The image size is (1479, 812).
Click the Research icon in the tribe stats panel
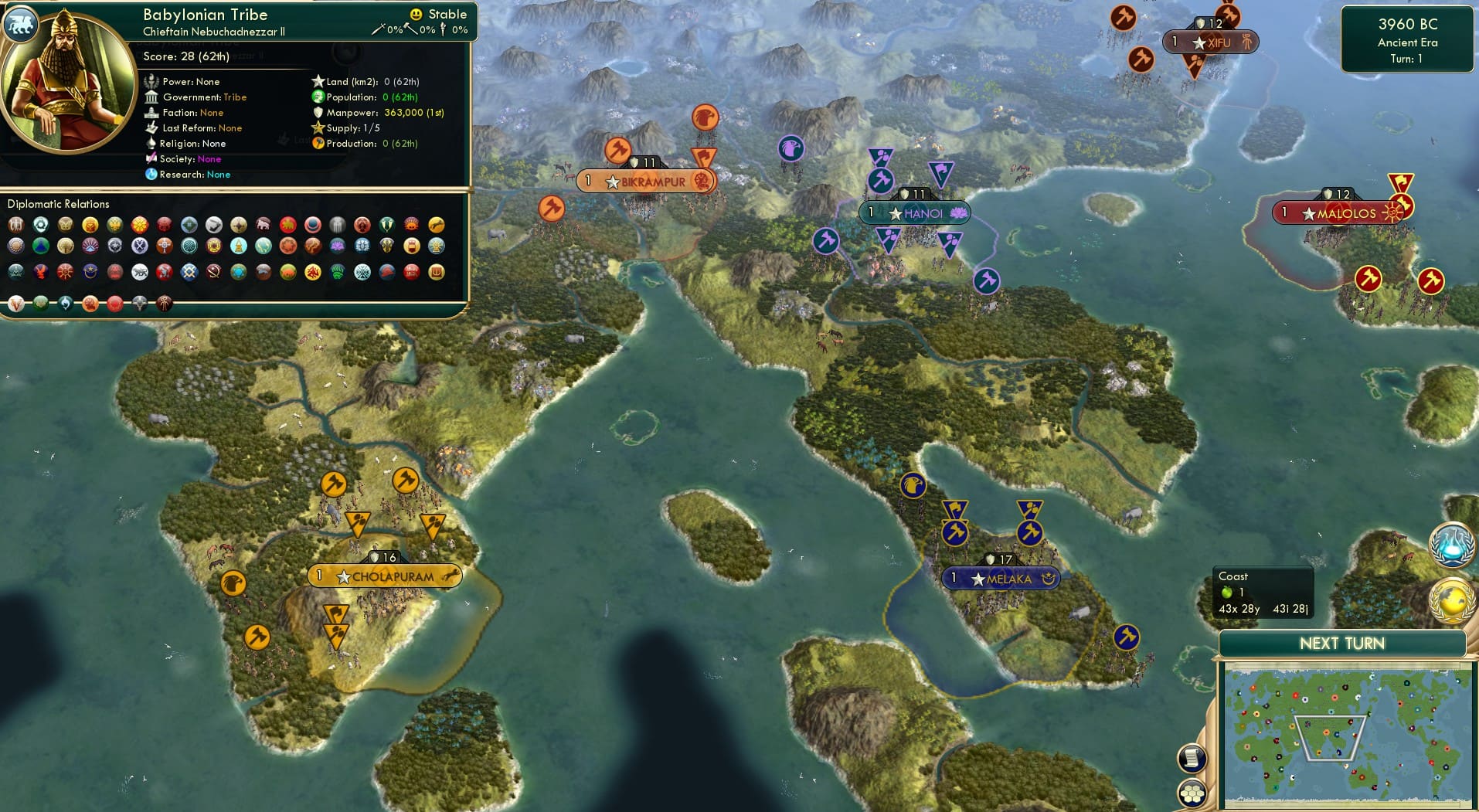coord(151,175)
